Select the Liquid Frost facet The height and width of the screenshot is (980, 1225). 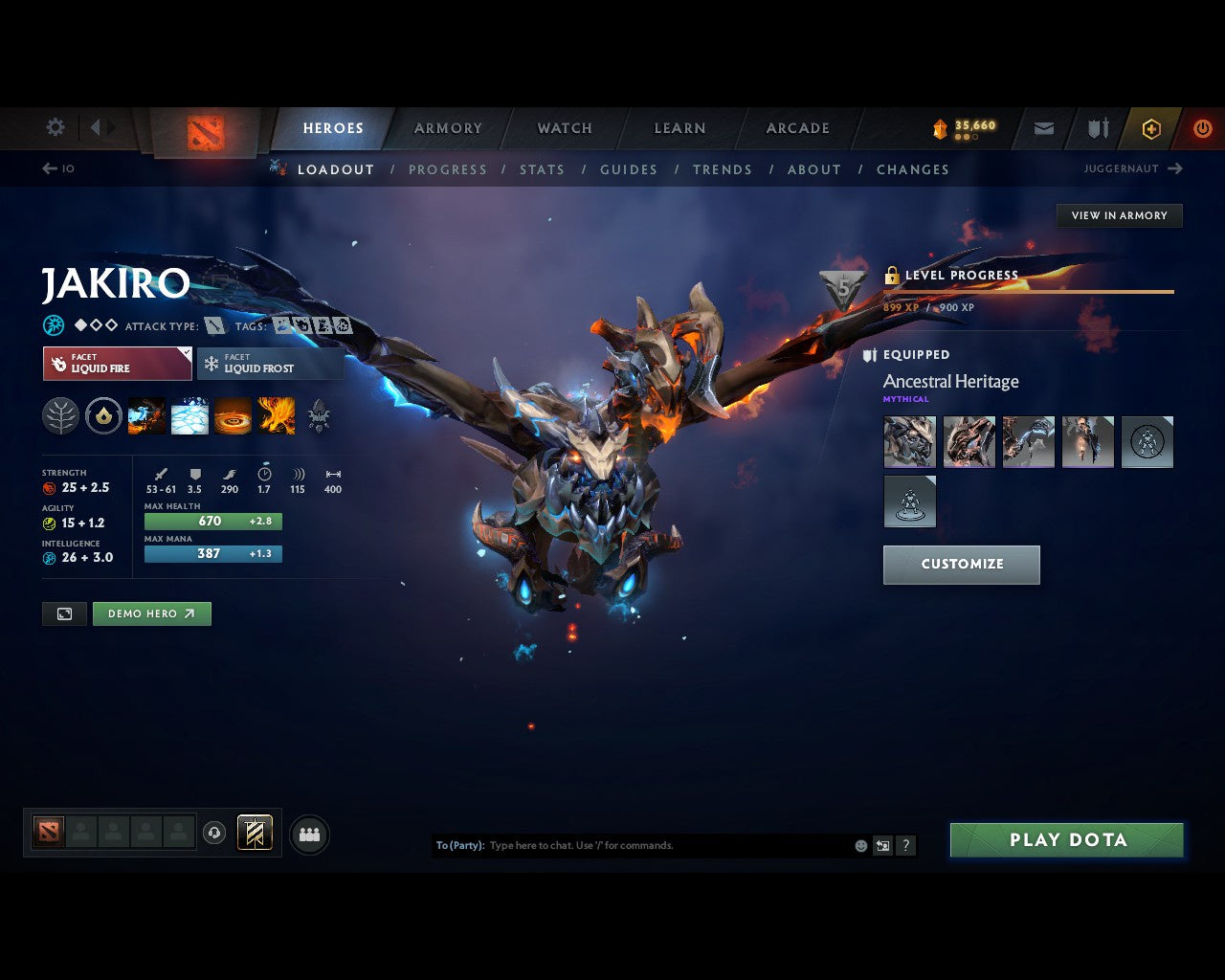(x=270, y=364)
